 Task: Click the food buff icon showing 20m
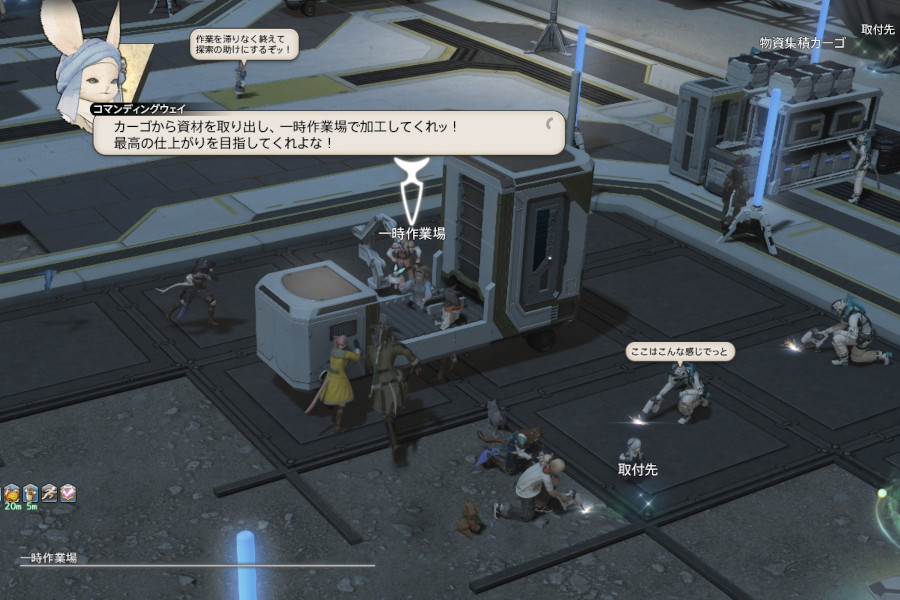click(x=12, y=493)
